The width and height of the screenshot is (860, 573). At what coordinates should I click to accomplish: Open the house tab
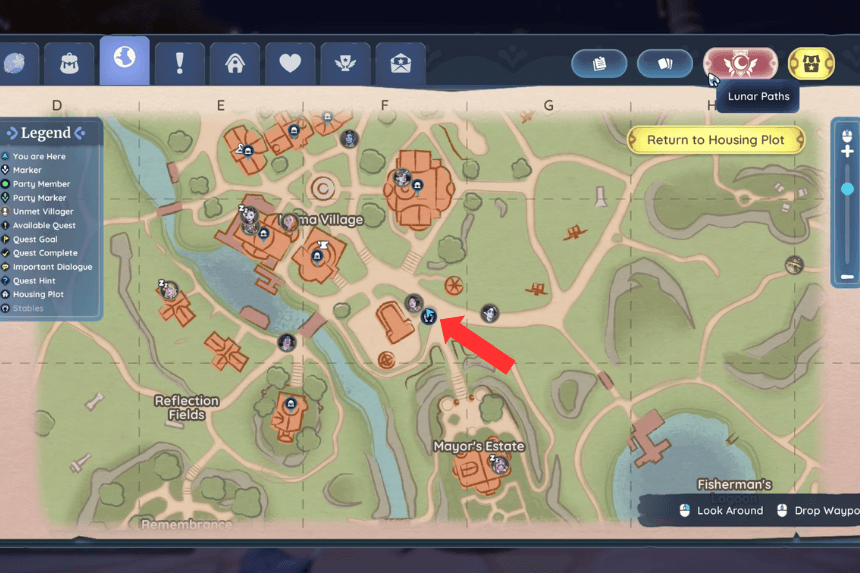coord(235,64)
